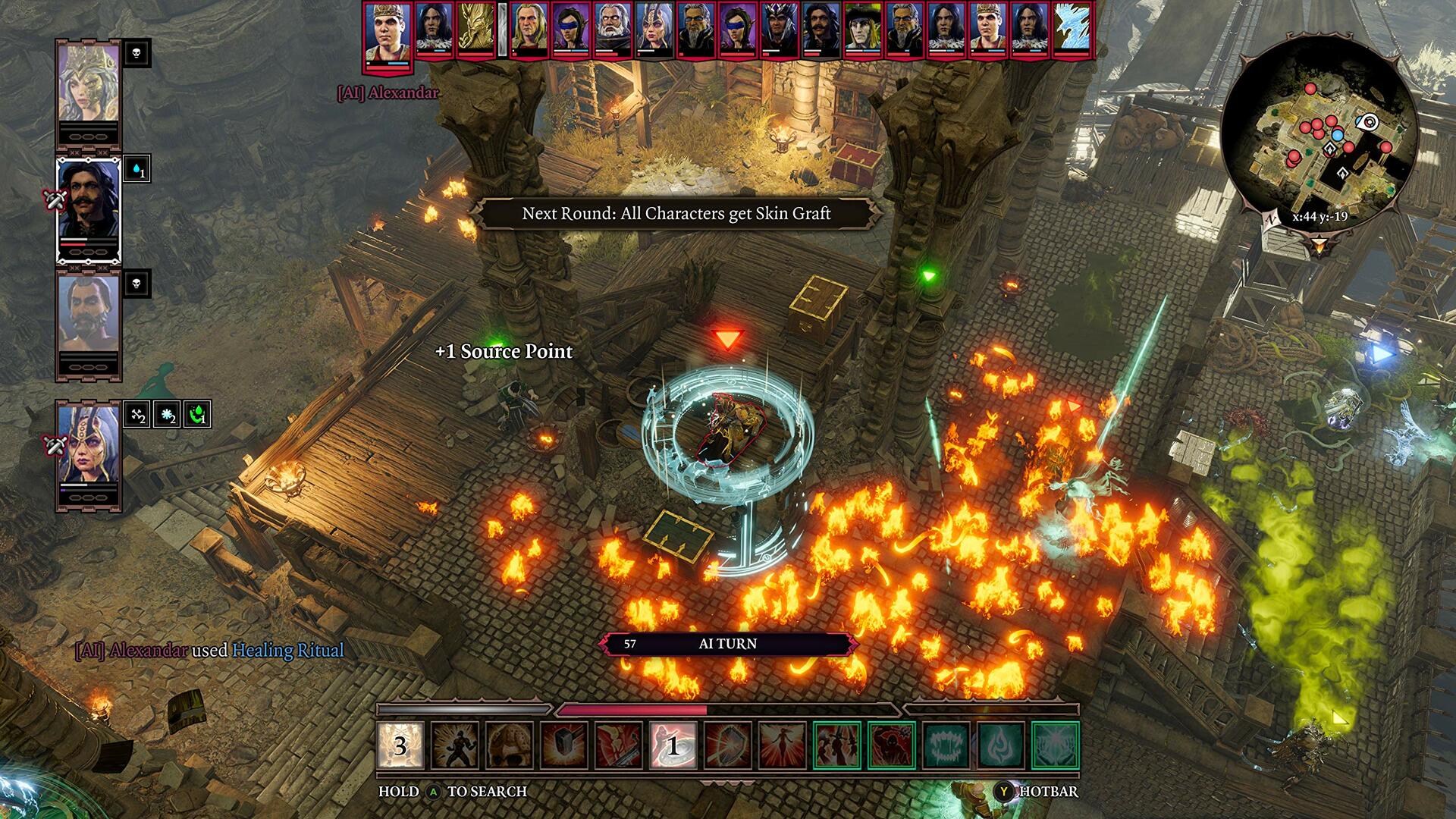Screen dimensions: 1456x819
Task: Click the green leaf status on the bottom-left portrait
Action: tap(188, 415)
